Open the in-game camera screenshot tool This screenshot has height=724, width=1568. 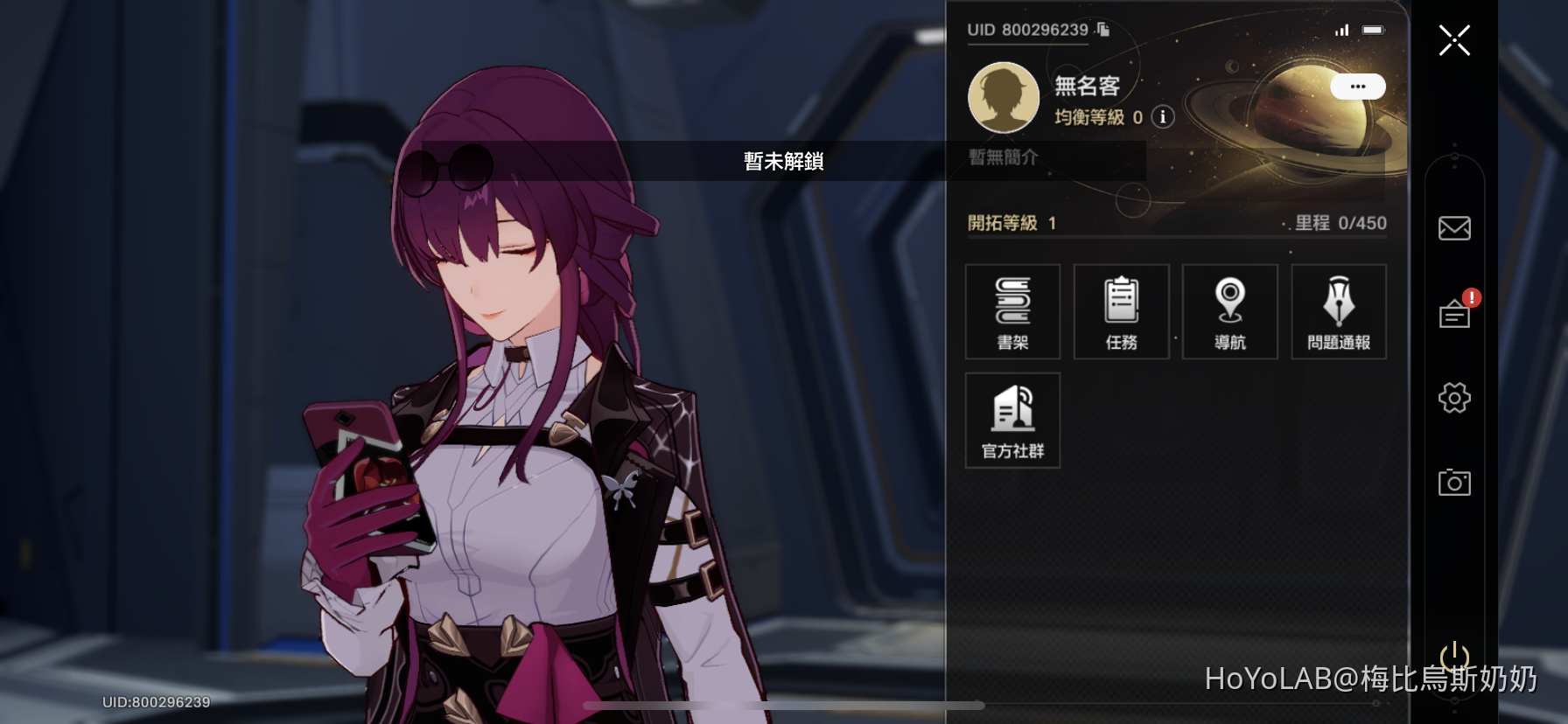click(x=1454, y=482)
